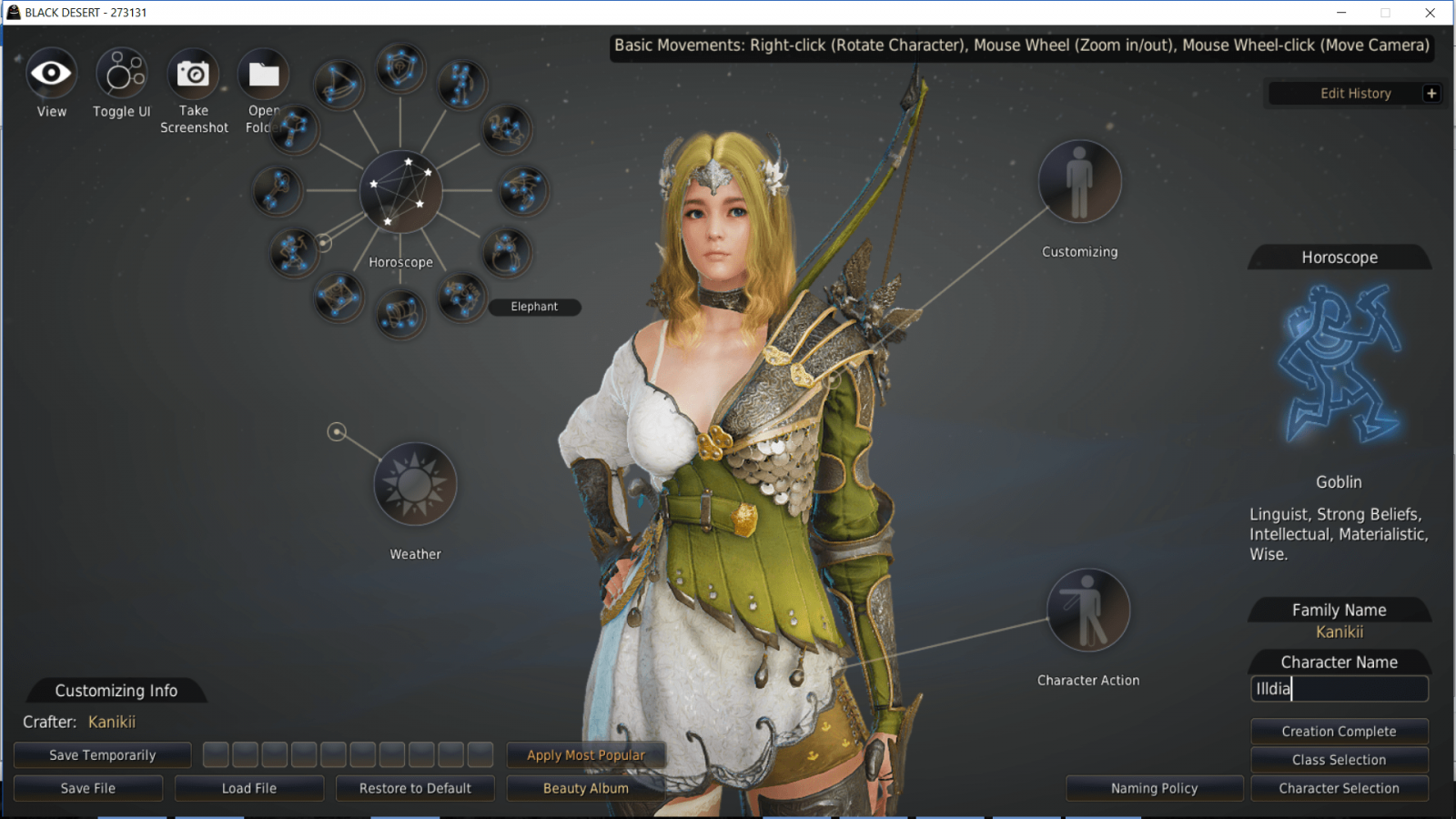1456x819 pixels.
Task: Toggle the UI visibility
Action: (x=121, y=75)
